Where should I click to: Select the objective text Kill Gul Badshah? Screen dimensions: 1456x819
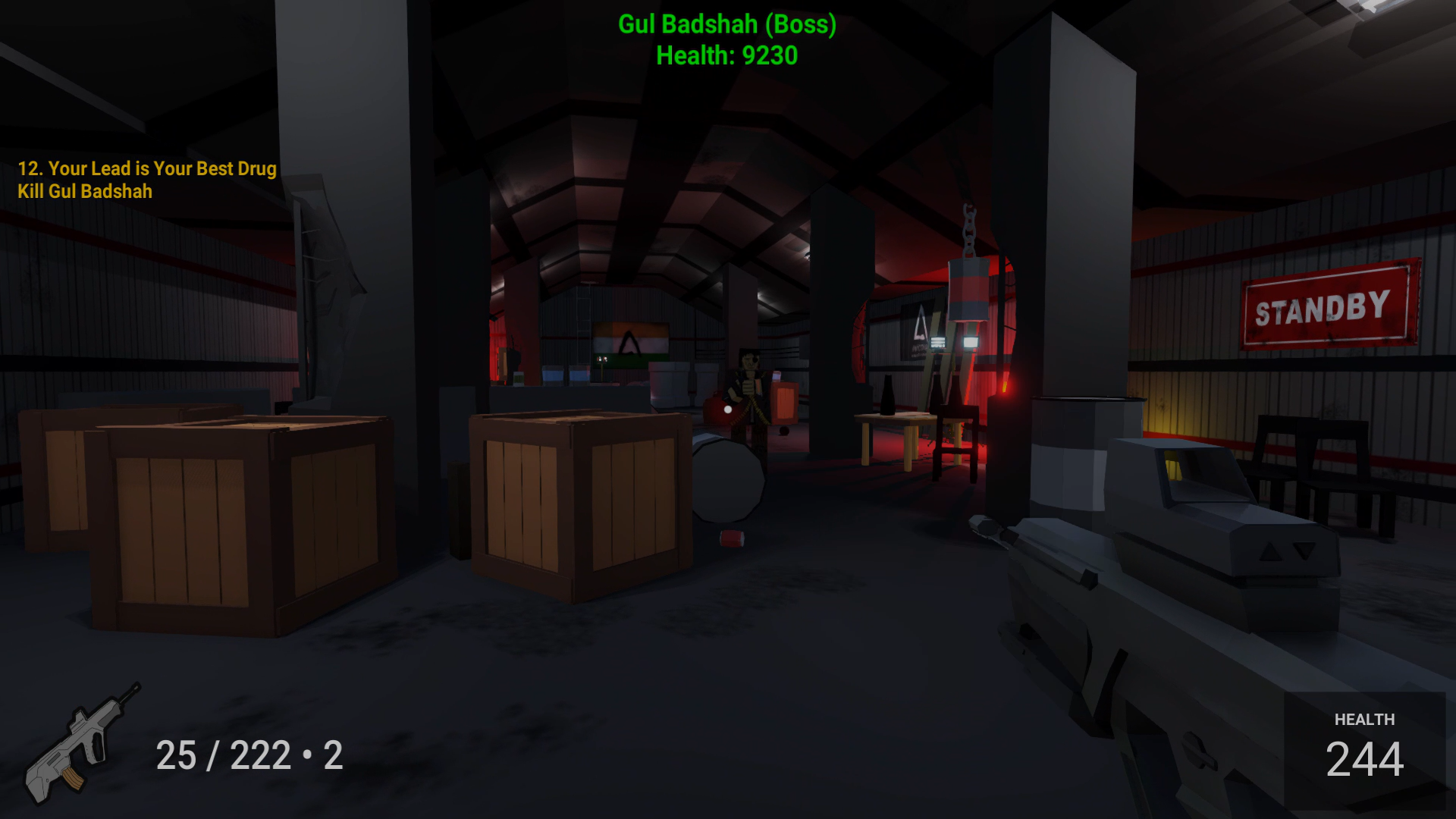[86, 192]
